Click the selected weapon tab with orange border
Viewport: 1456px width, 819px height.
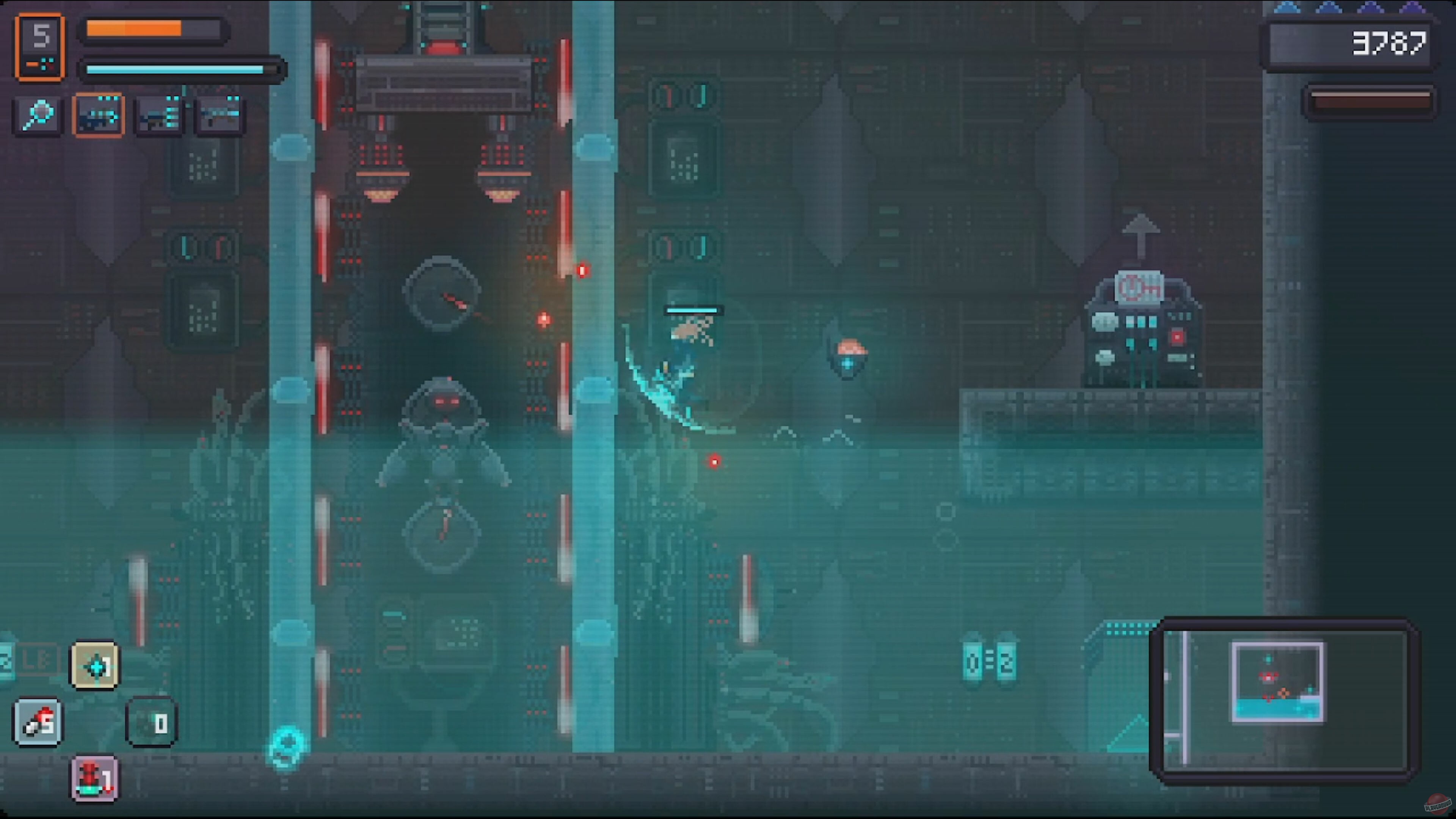99,115
